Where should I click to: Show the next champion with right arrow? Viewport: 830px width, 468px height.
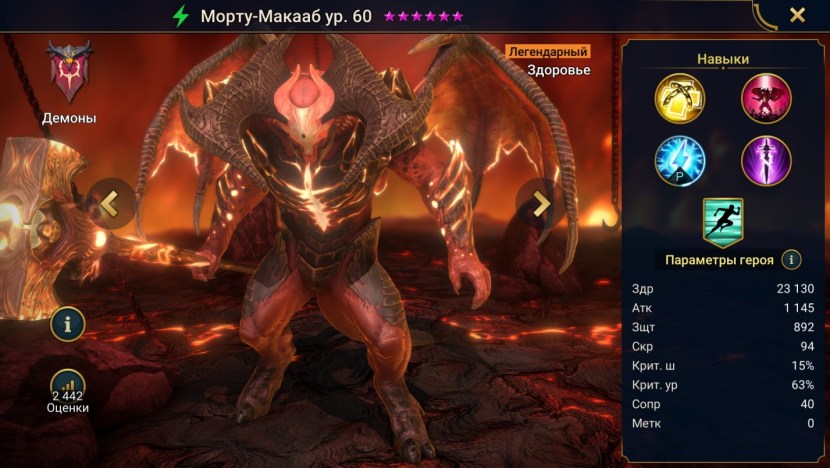(540, 204)
